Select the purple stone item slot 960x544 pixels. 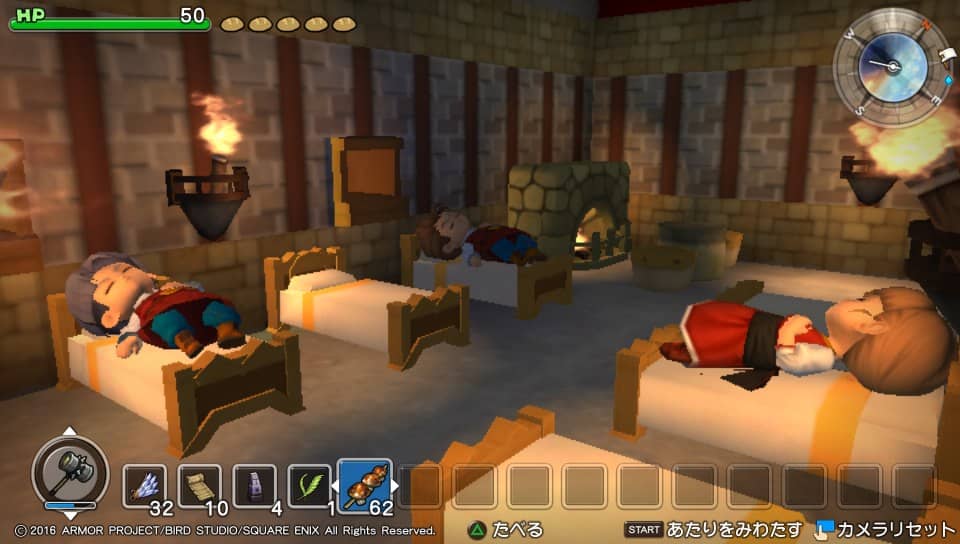point(254,486)
